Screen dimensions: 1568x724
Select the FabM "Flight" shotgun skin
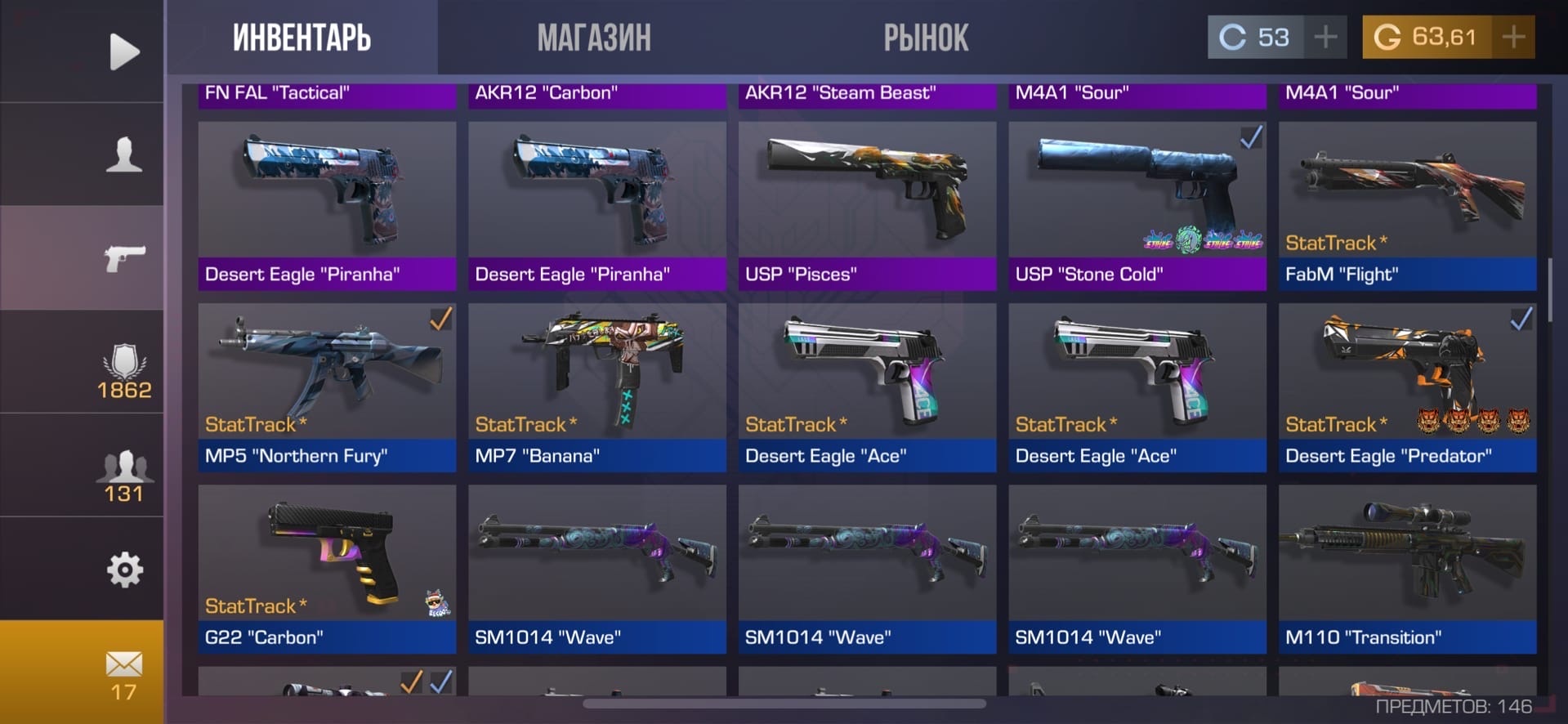click(1407, 206)
